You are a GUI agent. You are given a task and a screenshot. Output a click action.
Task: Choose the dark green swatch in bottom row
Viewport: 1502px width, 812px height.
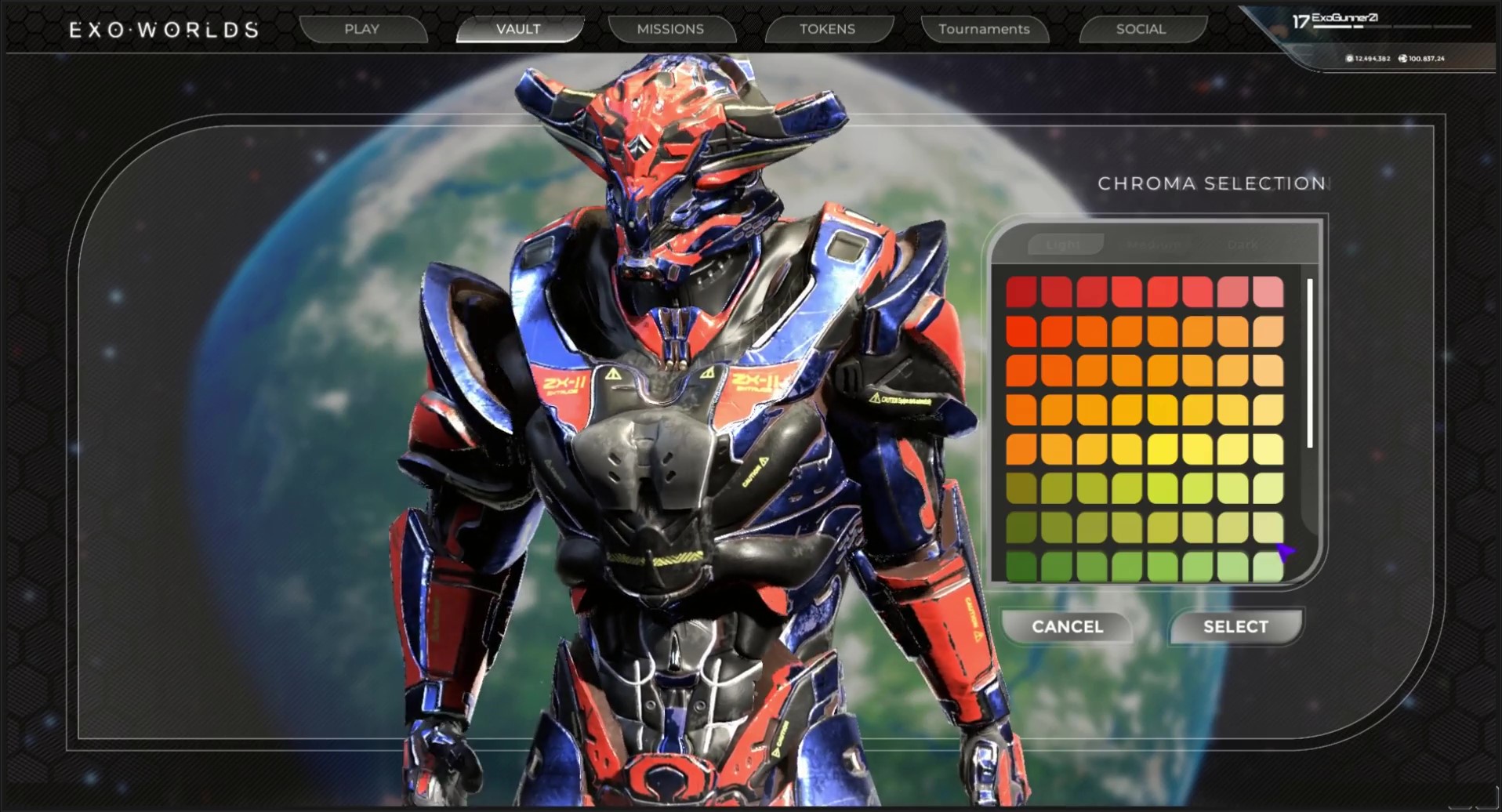(1021, 566)
